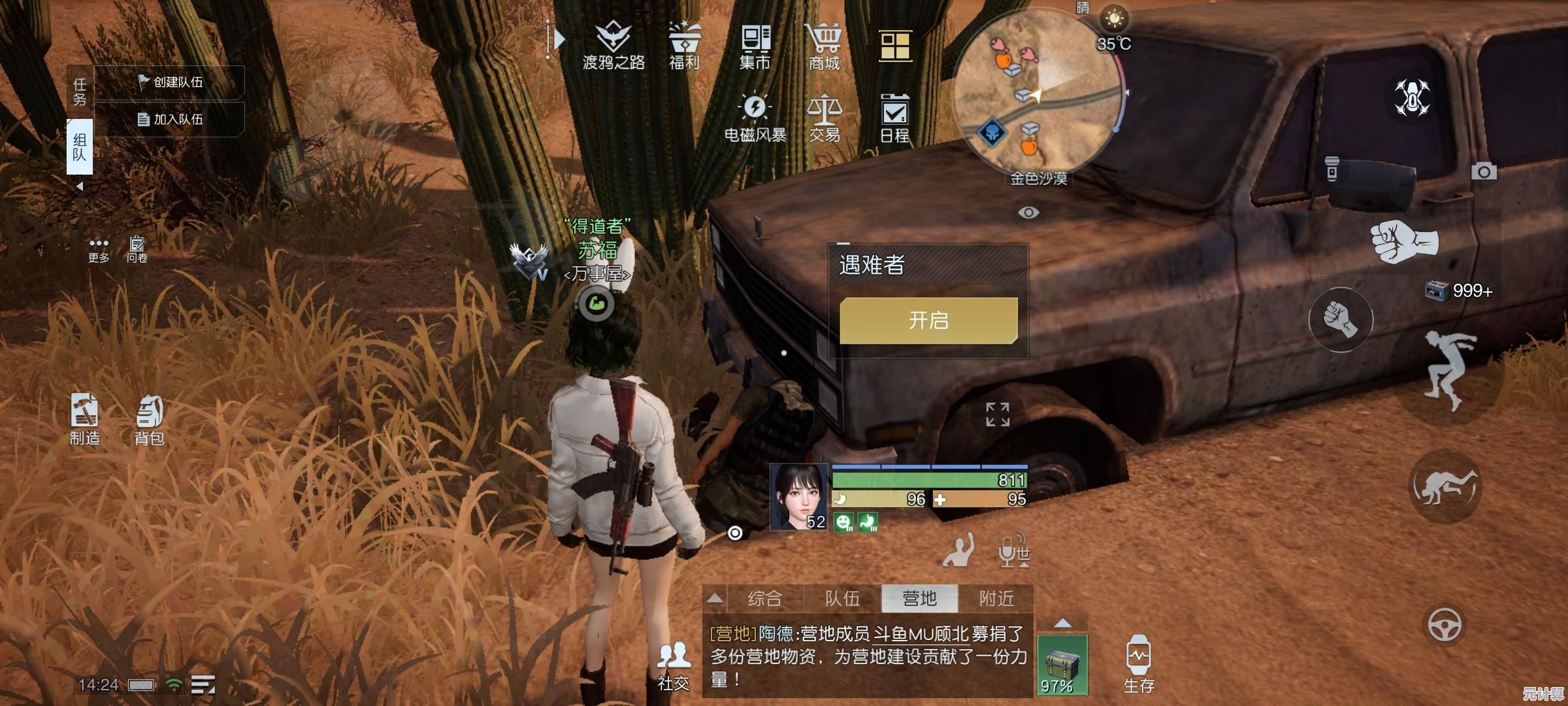Switch chat to the 附近 tab
The width and height of the screenshot is (1568, 706).
tap(996, 598)
